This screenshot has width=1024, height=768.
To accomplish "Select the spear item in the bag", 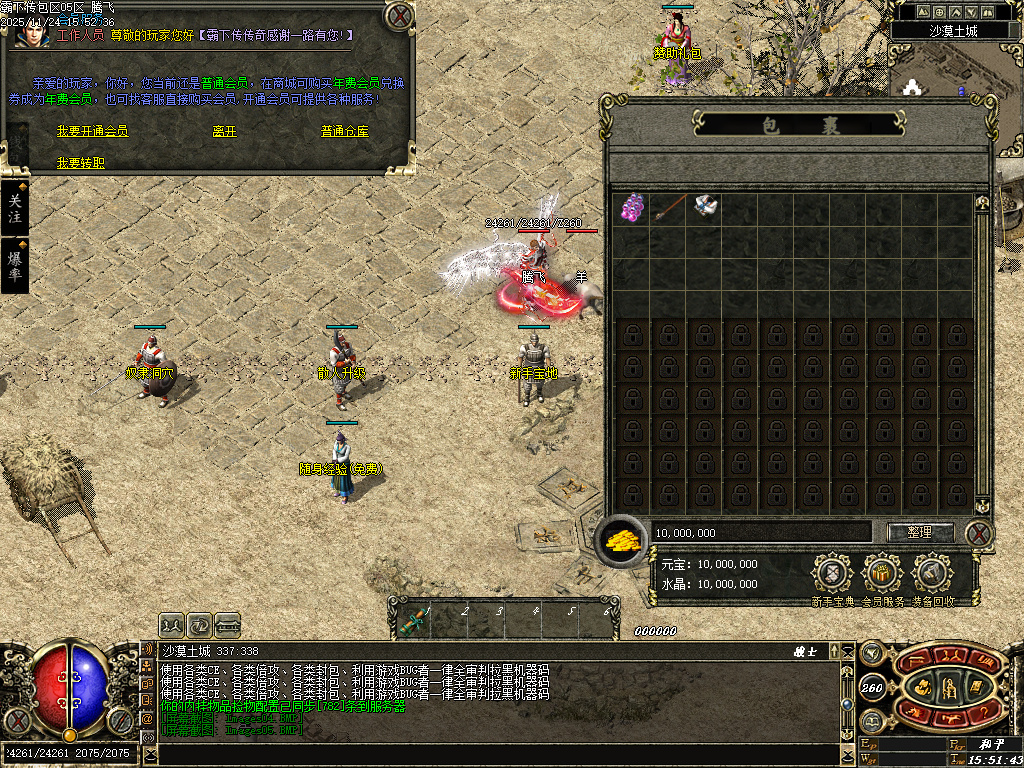I will pyautogui.click(x=667, y=208).
